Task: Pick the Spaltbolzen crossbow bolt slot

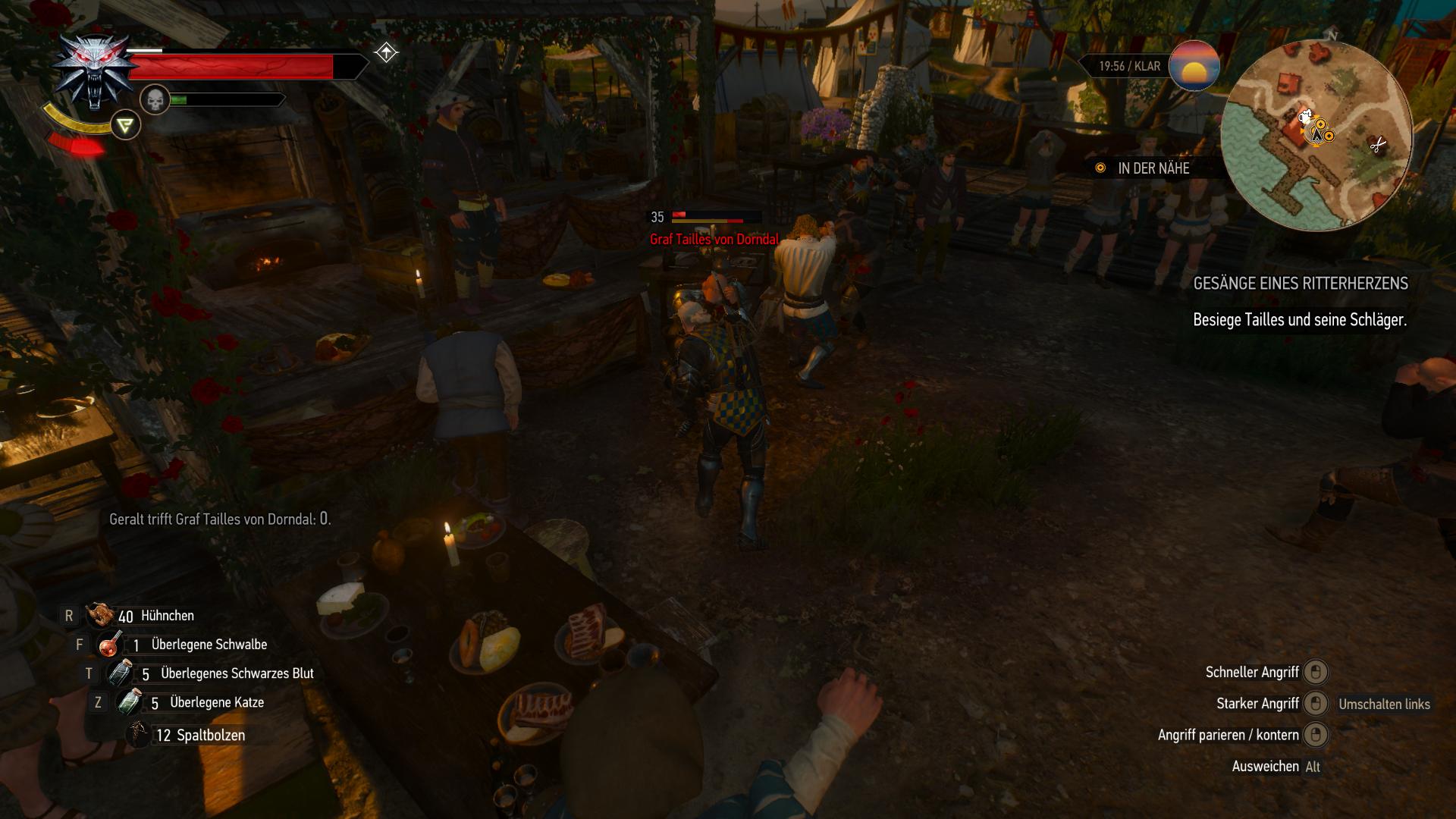Action: (139, 735)
